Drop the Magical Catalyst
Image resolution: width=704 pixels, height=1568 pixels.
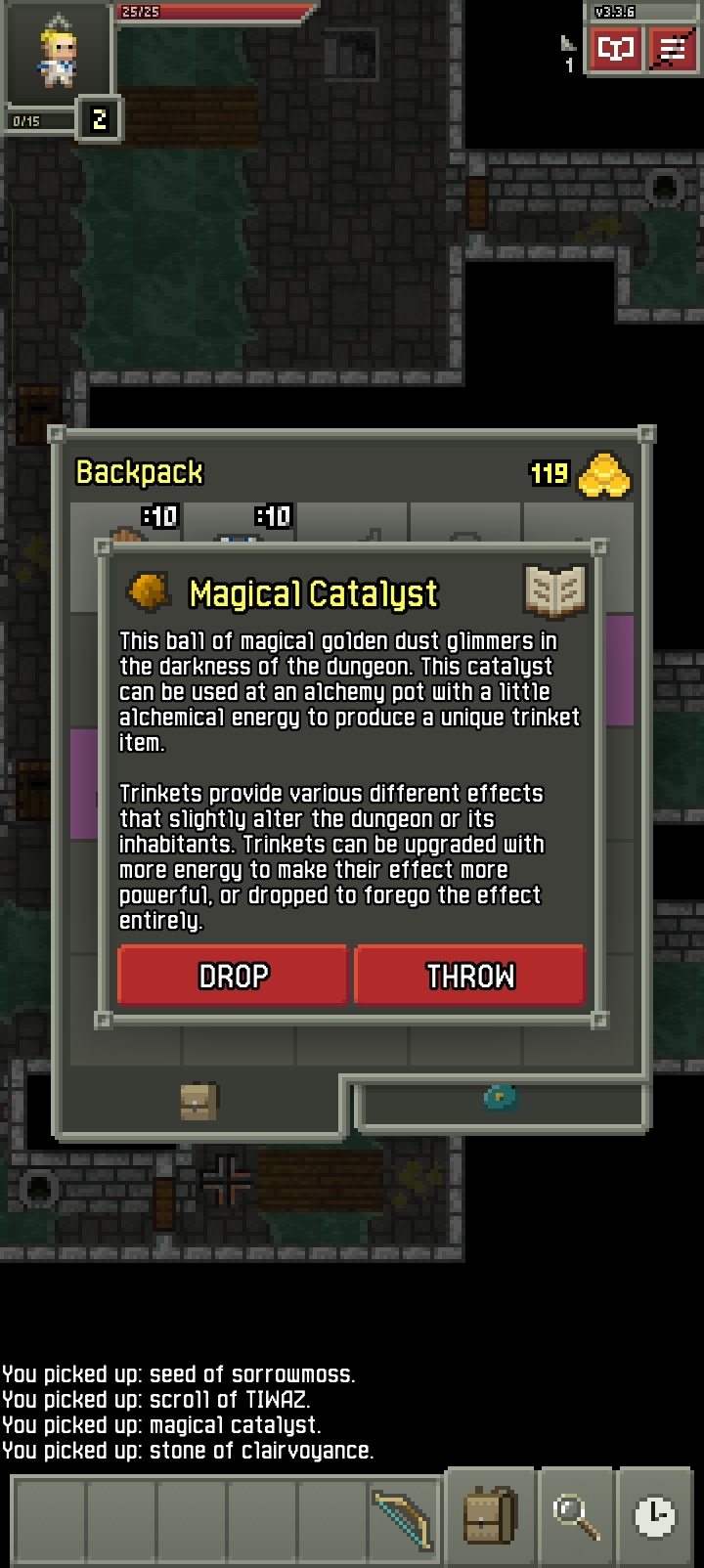tap(233, 975)
